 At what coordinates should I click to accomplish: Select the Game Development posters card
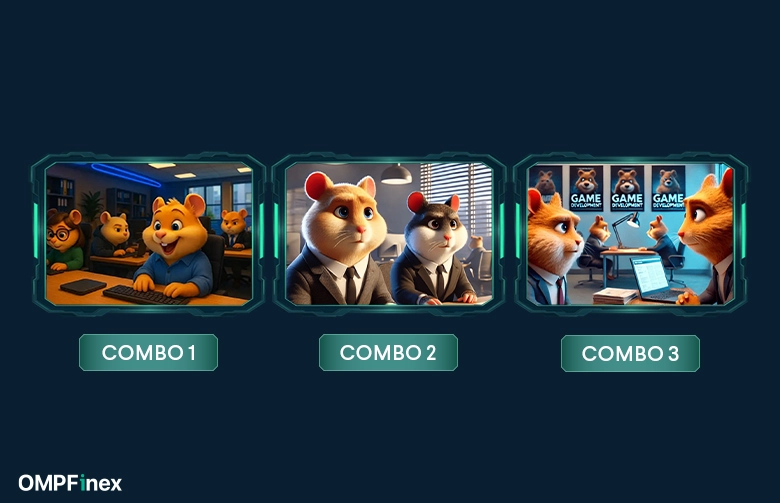(630, 233)
